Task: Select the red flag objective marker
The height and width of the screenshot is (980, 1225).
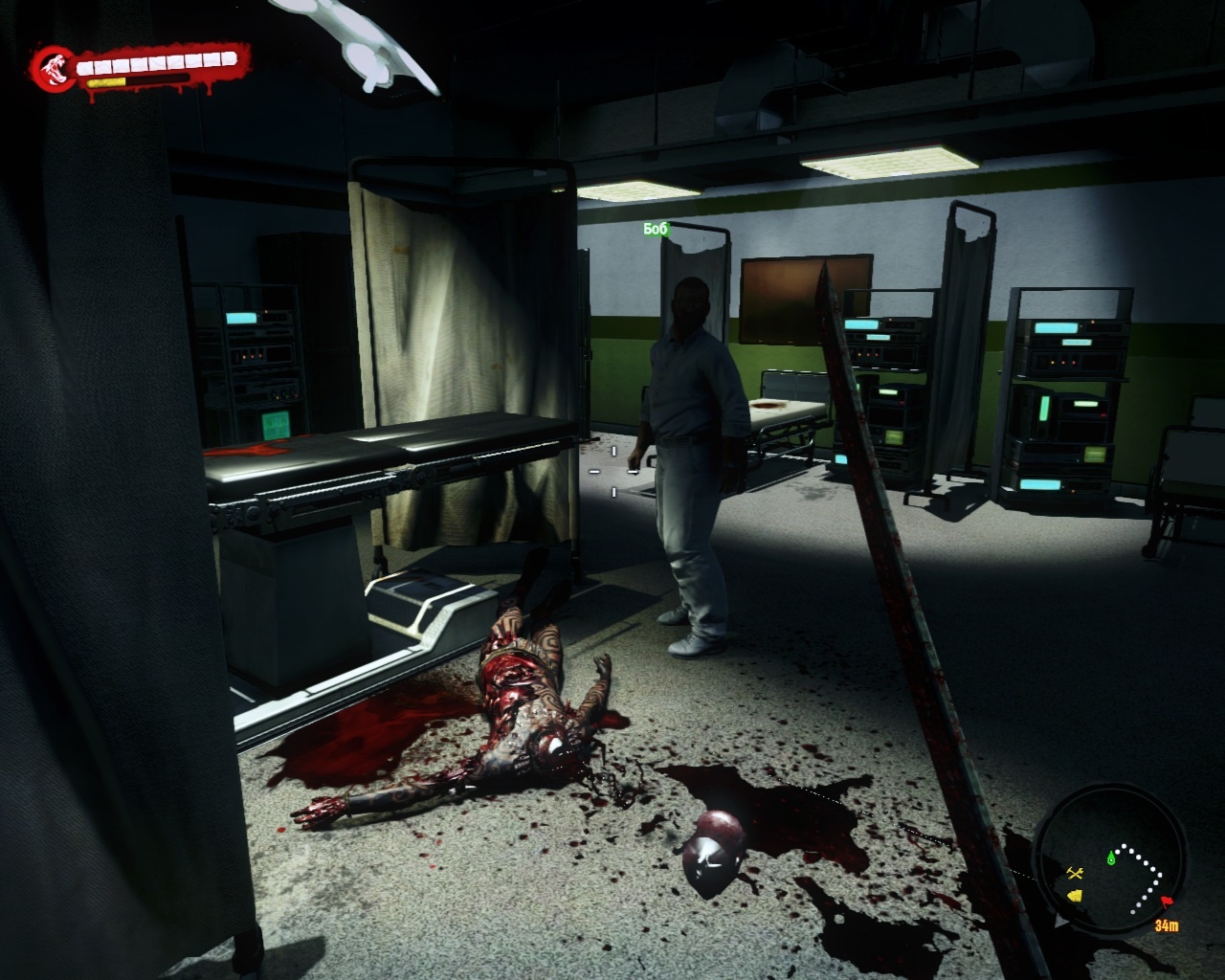Action: coord(1167,902)
